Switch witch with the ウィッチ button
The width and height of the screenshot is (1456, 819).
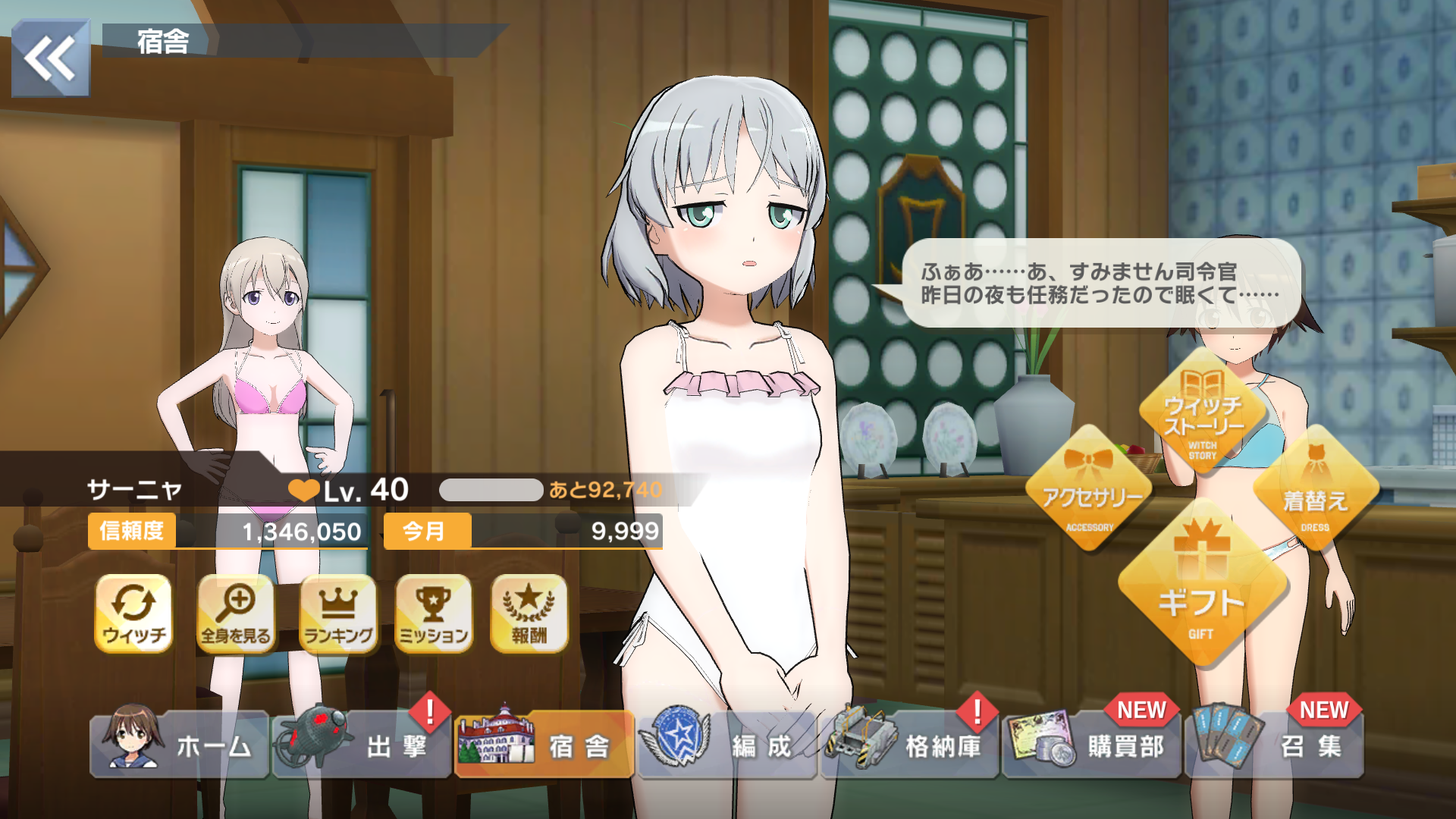(133, 613)
